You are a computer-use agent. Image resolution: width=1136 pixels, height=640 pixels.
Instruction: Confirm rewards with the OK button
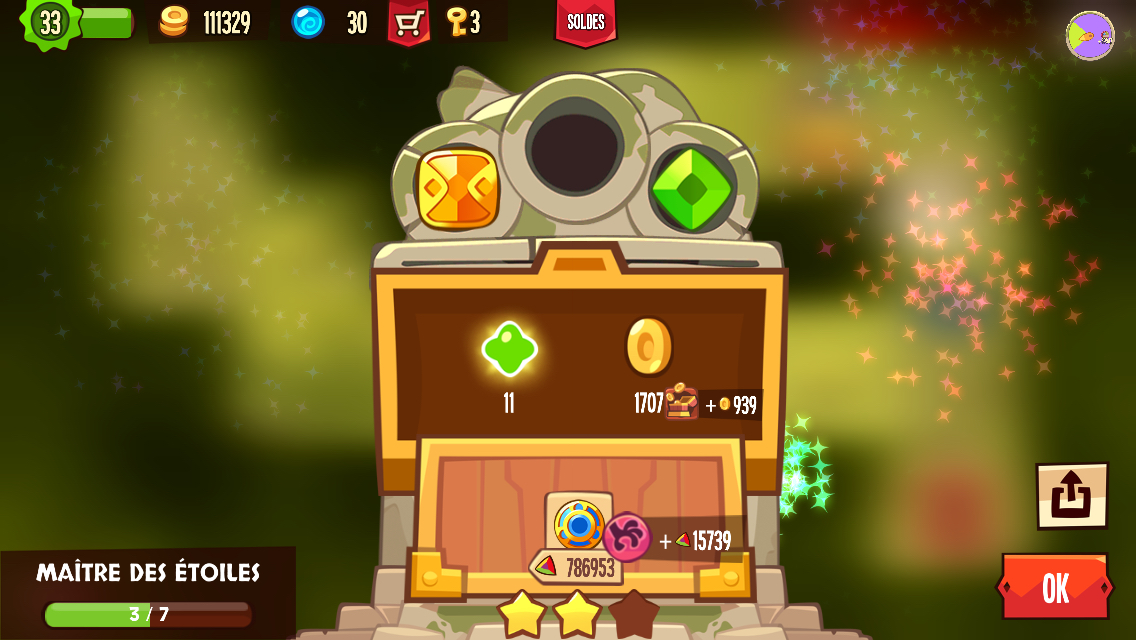[1055, 587]
